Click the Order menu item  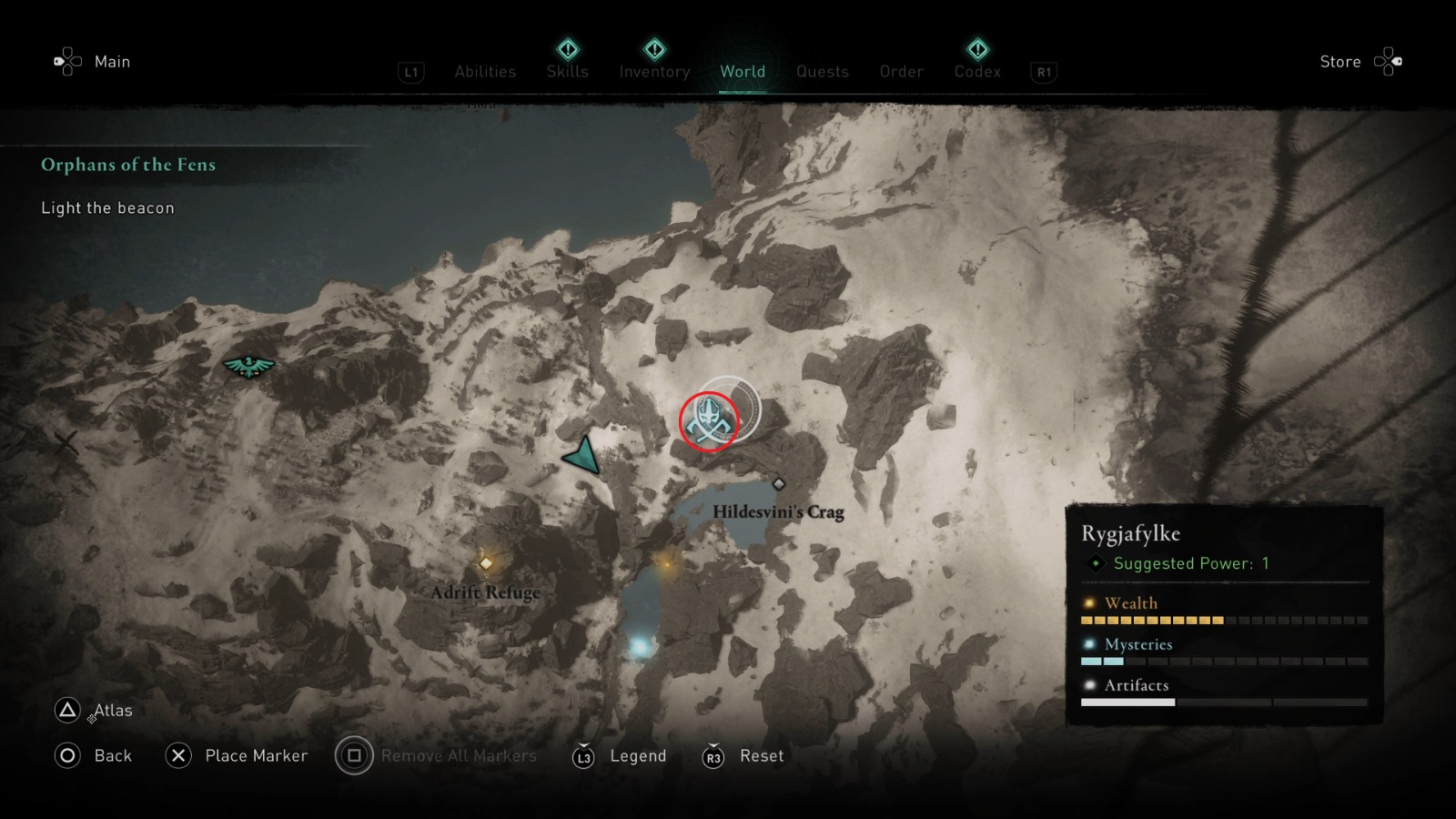click(900, 71)
